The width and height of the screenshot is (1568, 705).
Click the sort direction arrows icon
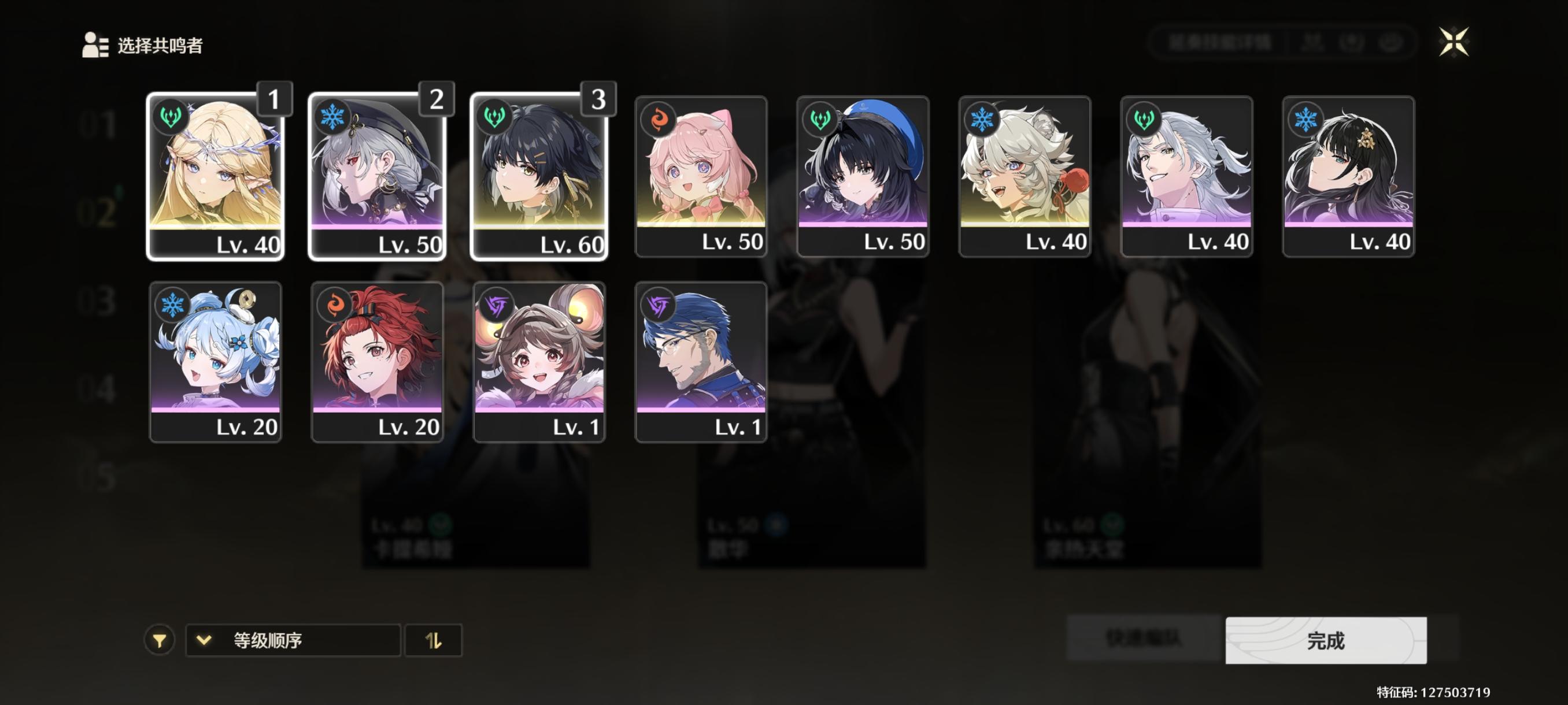pyautogui.click(x=435, y=640)
